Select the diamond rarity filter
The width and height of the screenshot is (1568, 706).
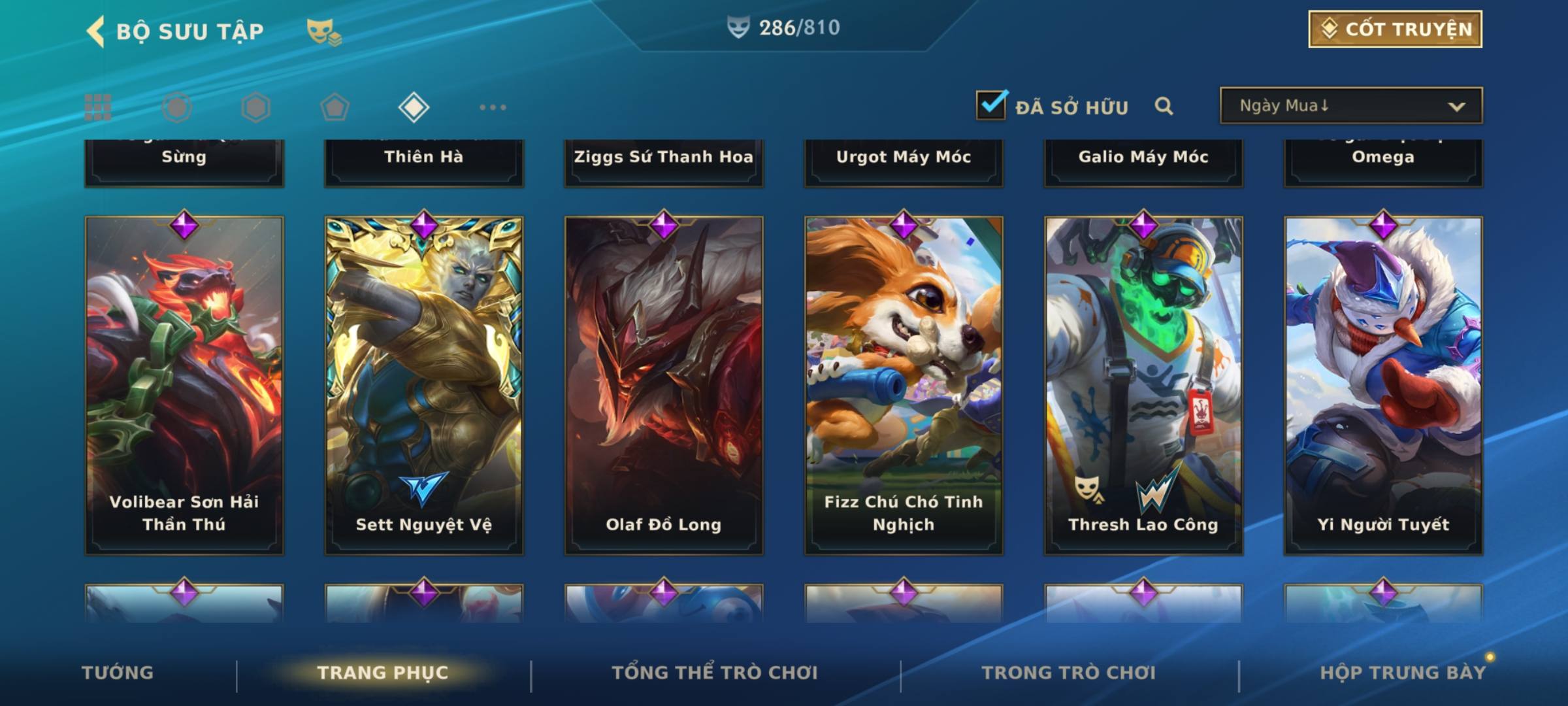click(x=414, y=107)
